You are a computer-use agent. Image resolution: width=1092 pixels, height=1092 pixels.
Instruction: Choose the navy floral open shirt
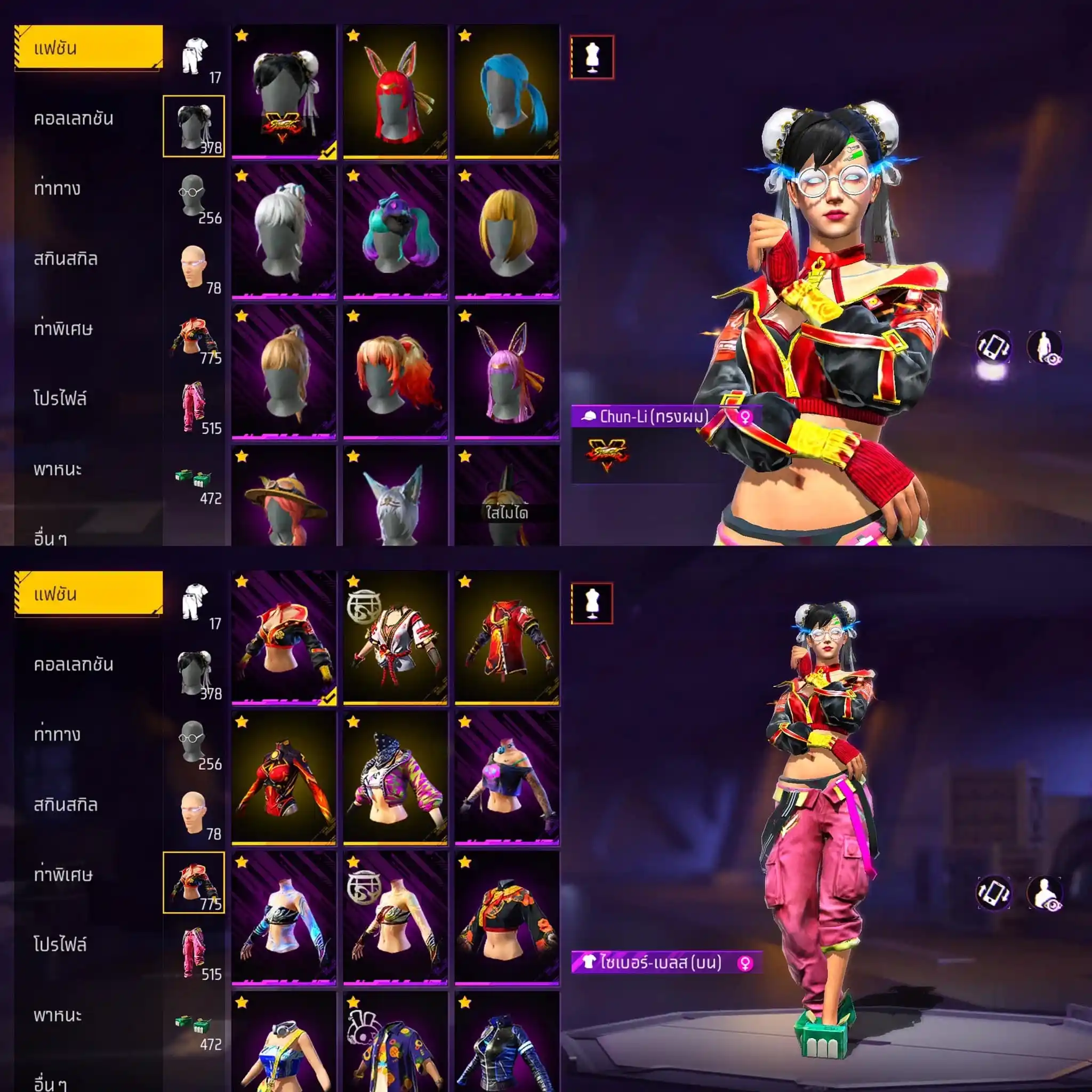(395, 1043)
